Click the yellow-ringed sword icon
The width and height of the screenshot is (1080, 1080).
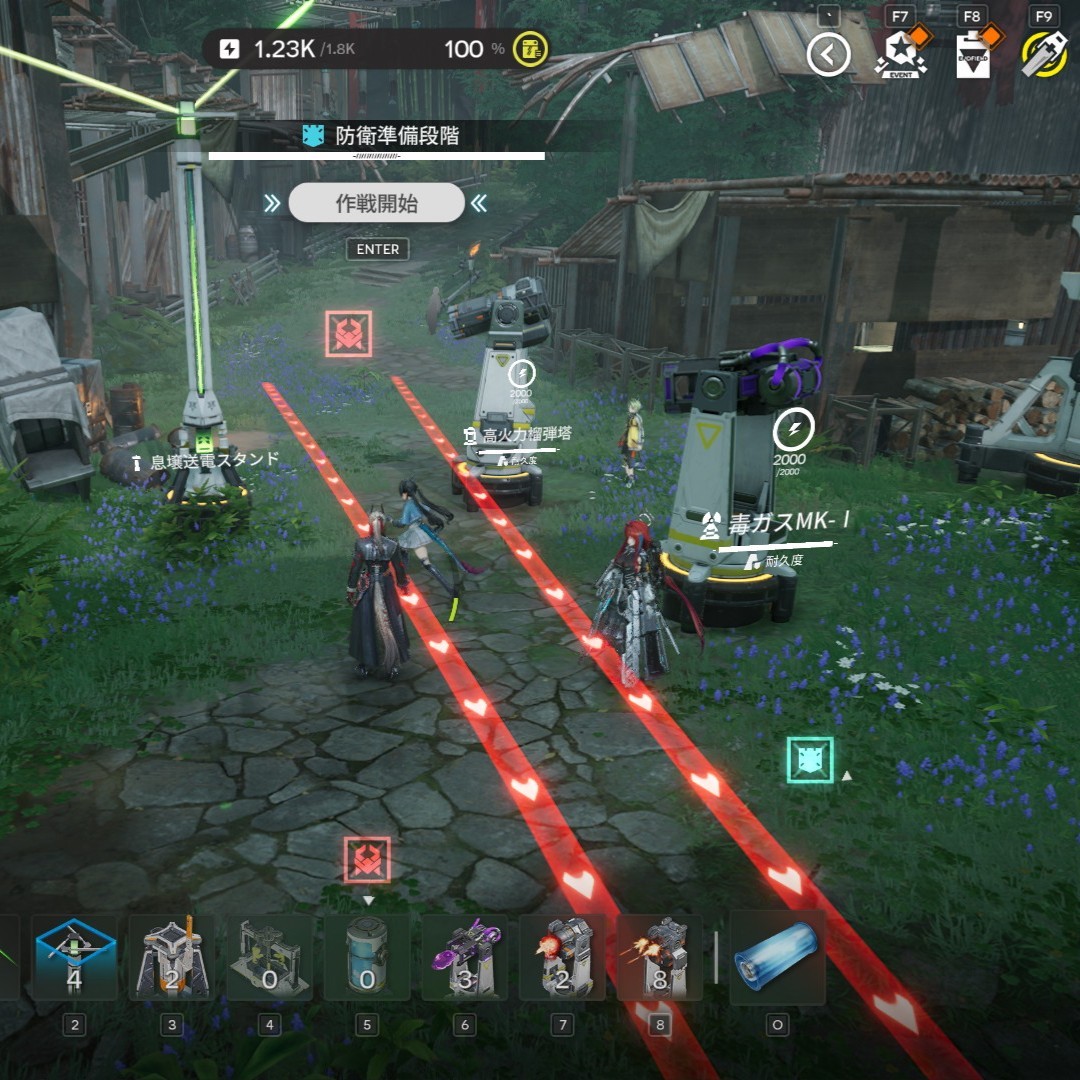pos(1044,53)
